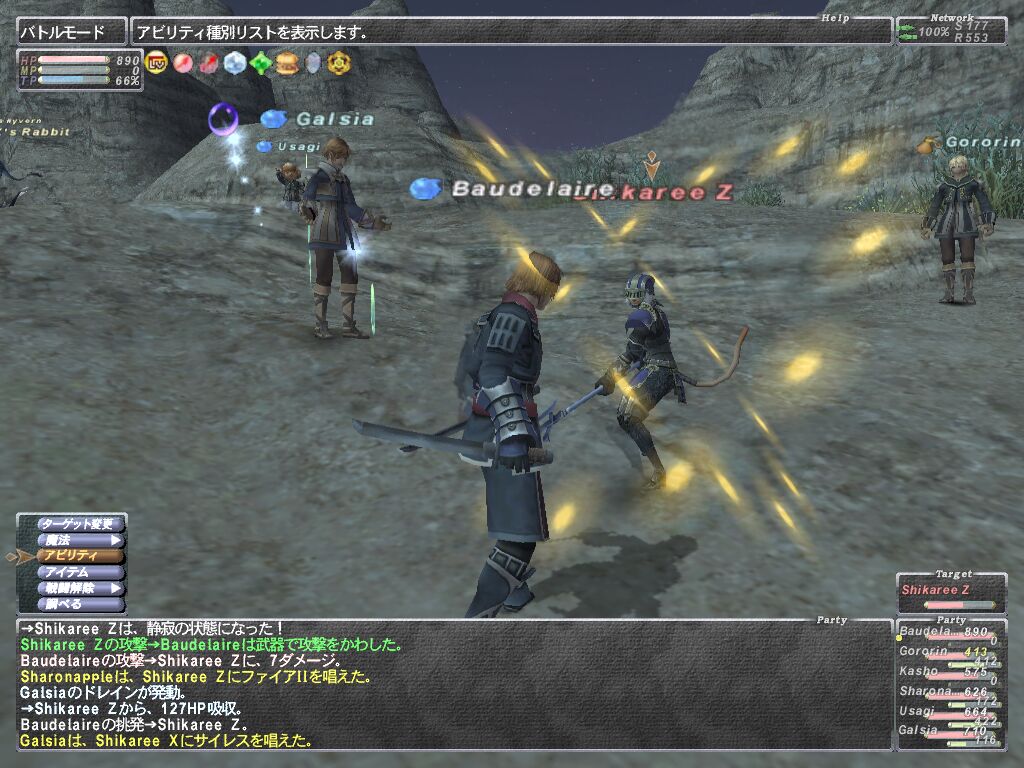
Task: Open the アイテム item command
Action: [x=80, y=572]
